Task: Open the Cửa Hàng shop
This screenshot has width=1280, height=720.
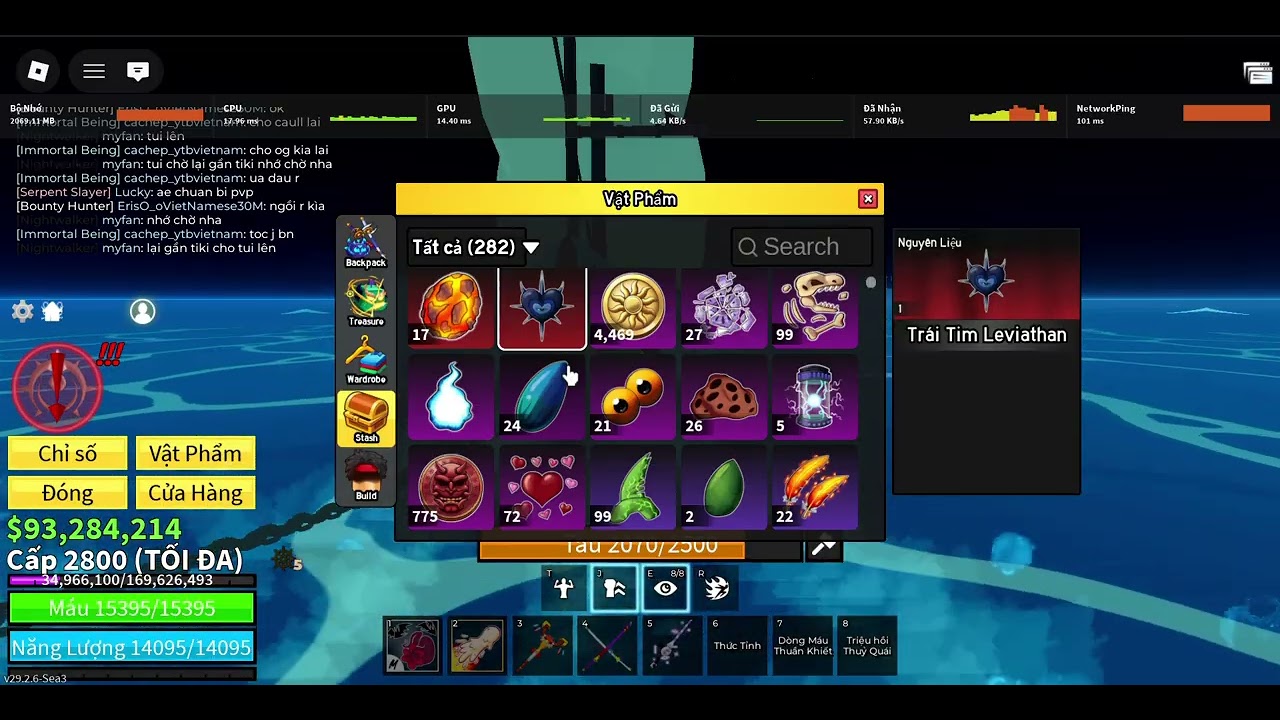Action: click(195, 493)
